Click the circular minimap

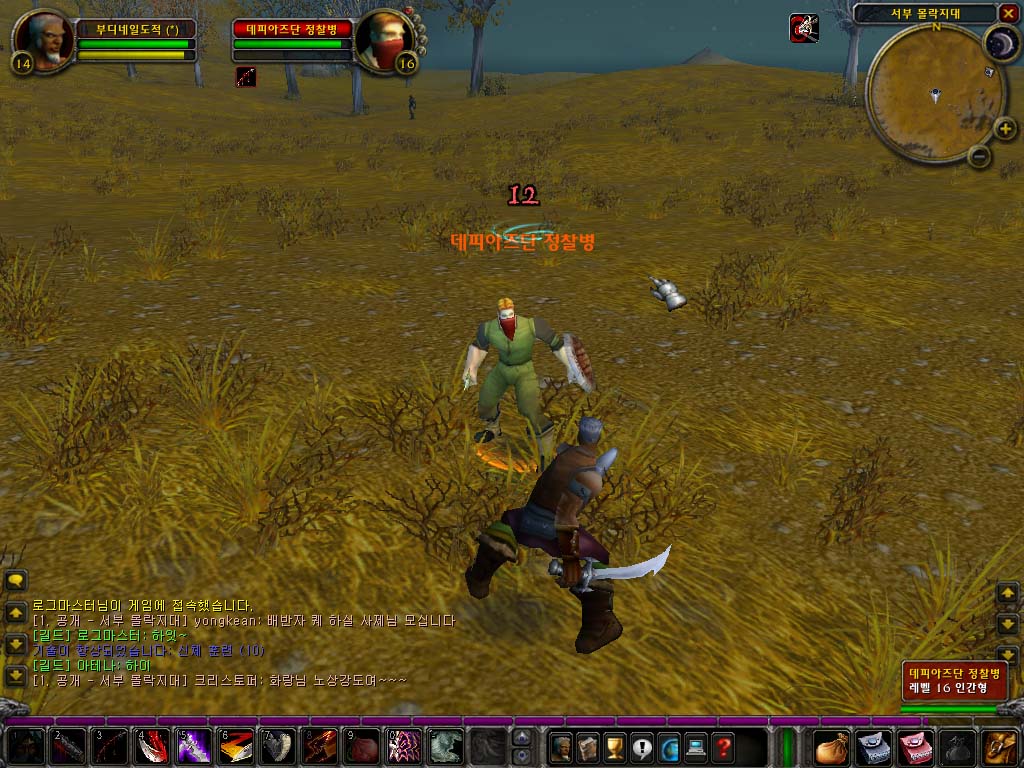[x=934, y=95]
